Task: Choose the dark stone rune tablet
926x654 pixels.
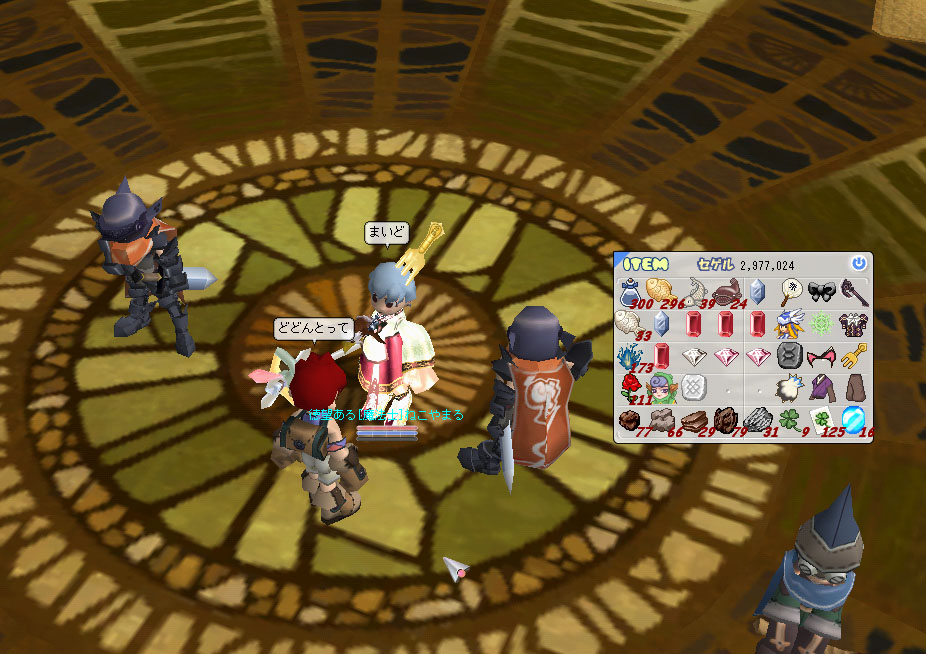Action: coord(789,356)
